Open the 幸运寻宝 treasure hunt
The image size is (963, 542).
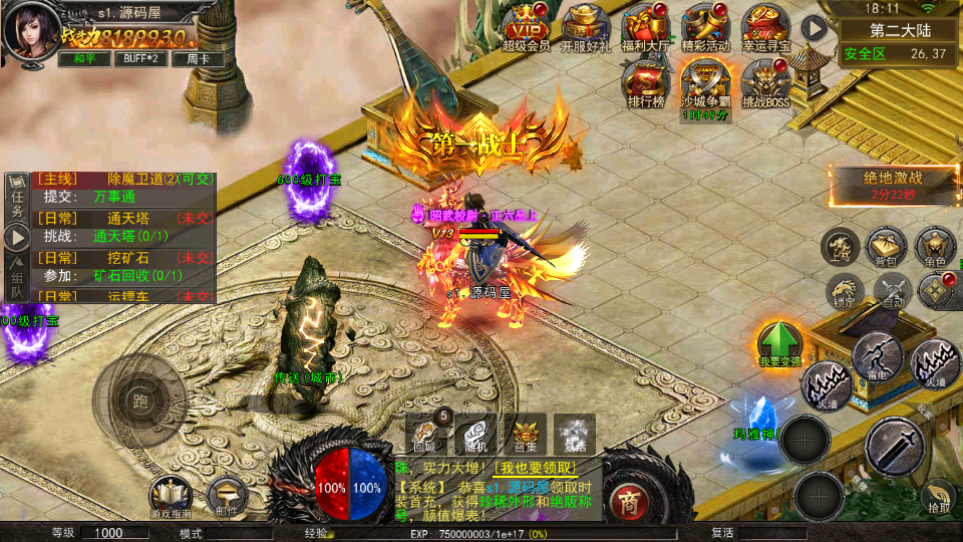(x=766, y=25)
